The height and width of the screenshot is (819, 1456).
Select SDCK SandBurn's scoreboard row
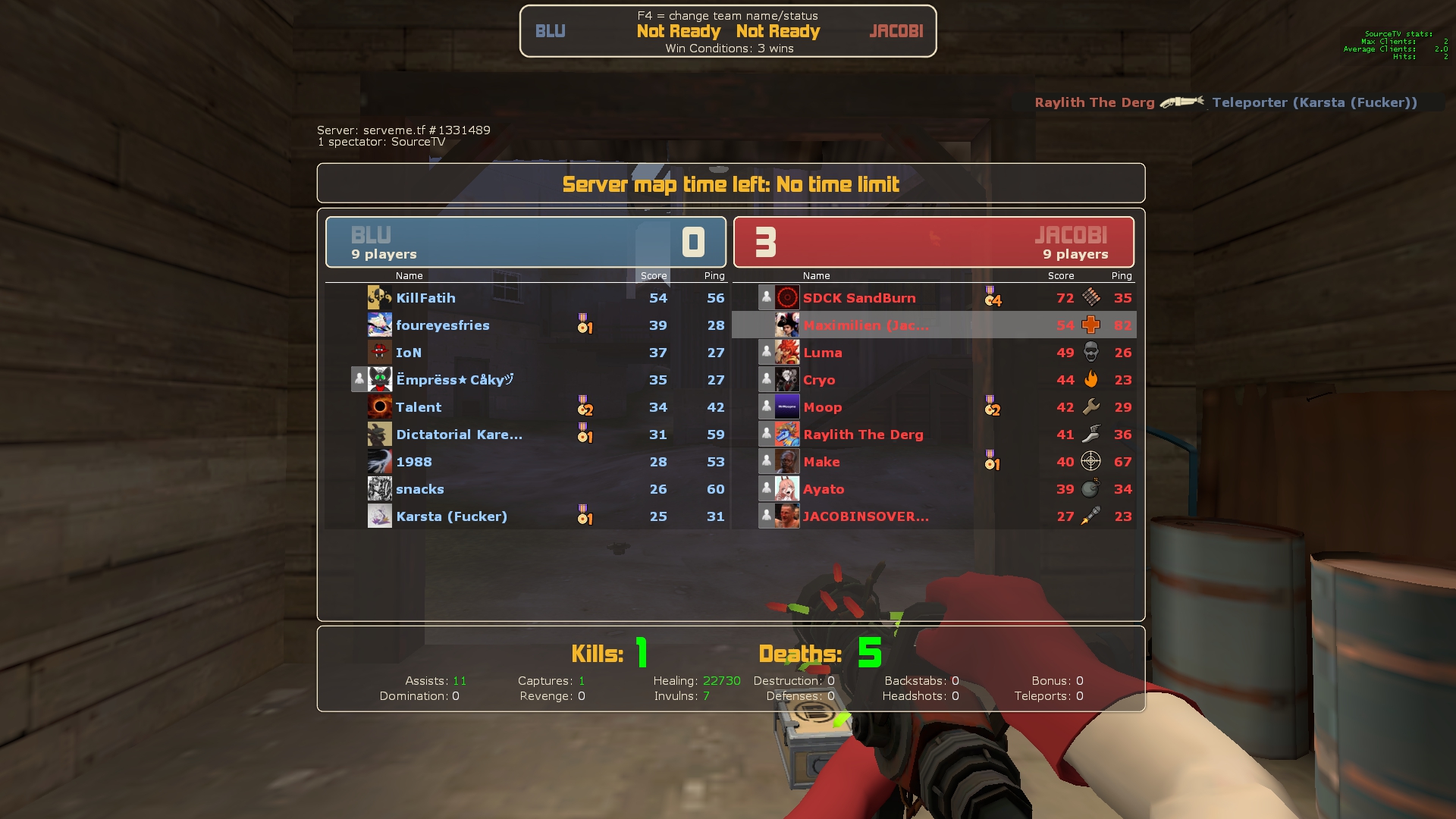(x=858, y=298)
